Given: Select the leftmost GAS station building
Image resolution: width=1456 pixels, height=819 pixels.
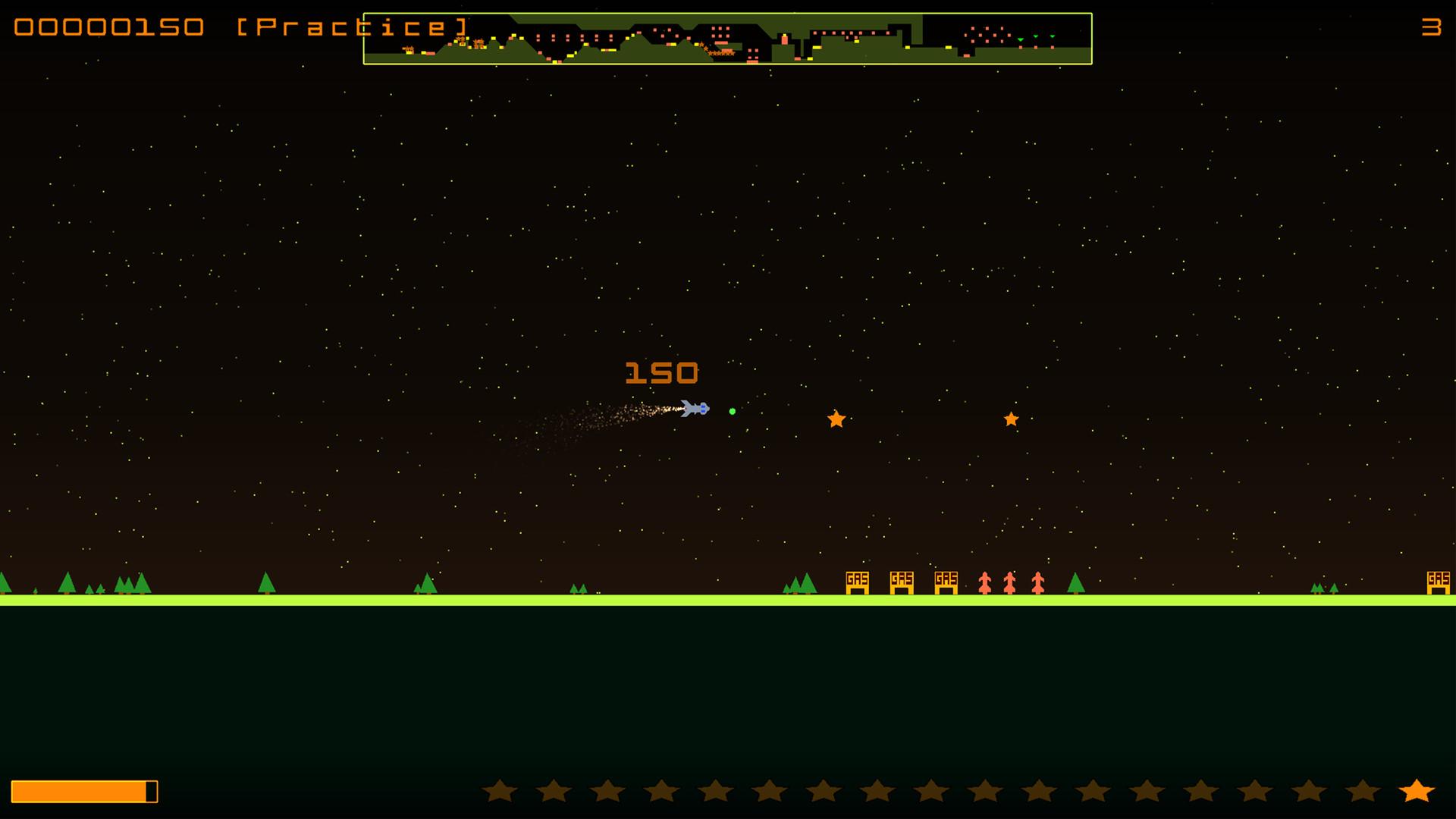Looking at the screenshot, I should click(857, 582).
